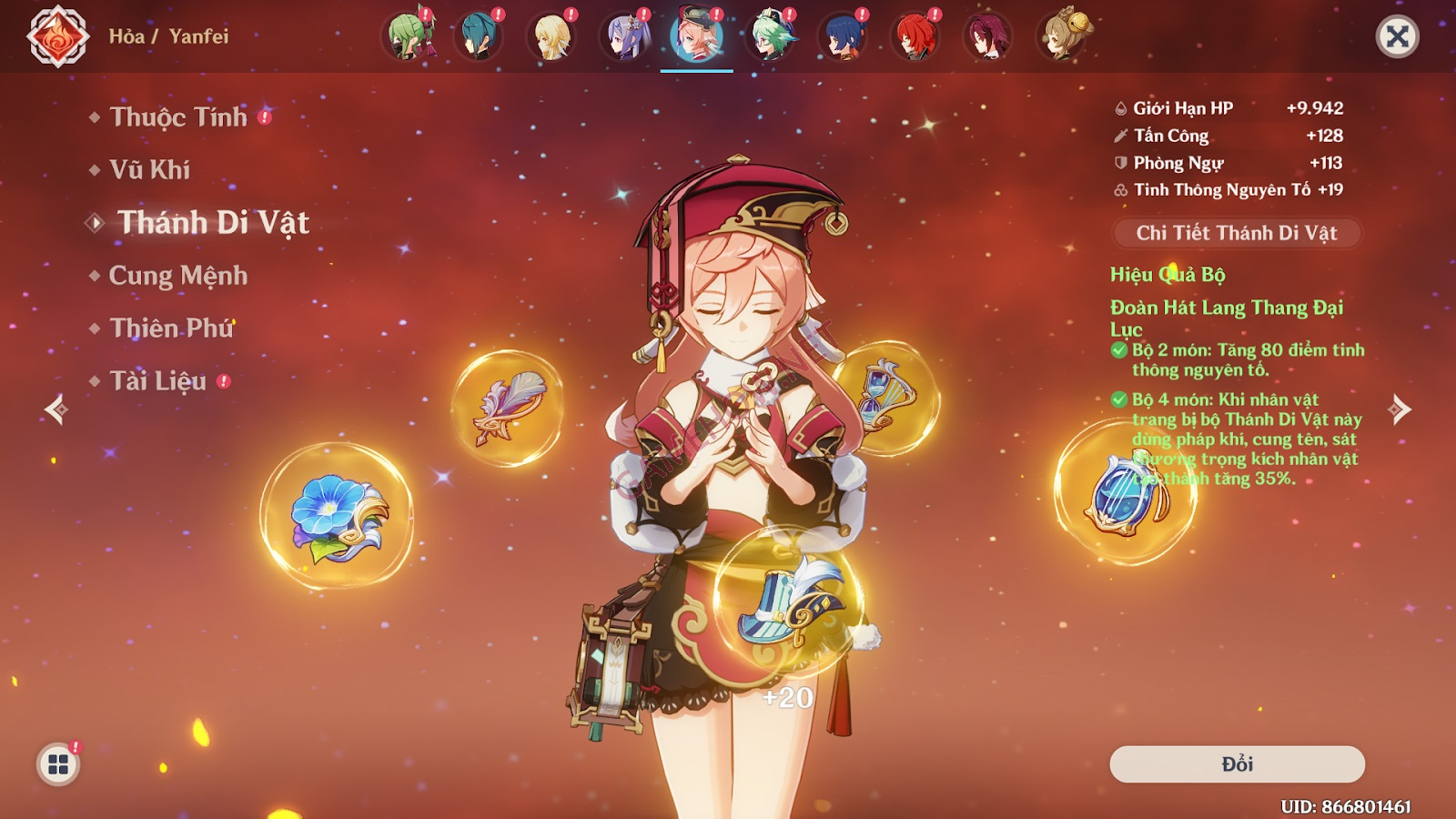Viewport: 1456px width, 819px height.
Task: Click the Chi Tiết Thánh Di Vật button
Action: [x=1236, y=233]
